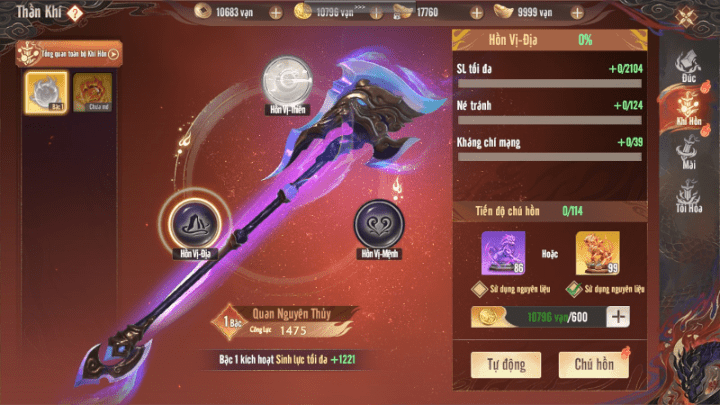720x406 pixels.
Task: Click the orange statue material icon
Action: [596, 253]
